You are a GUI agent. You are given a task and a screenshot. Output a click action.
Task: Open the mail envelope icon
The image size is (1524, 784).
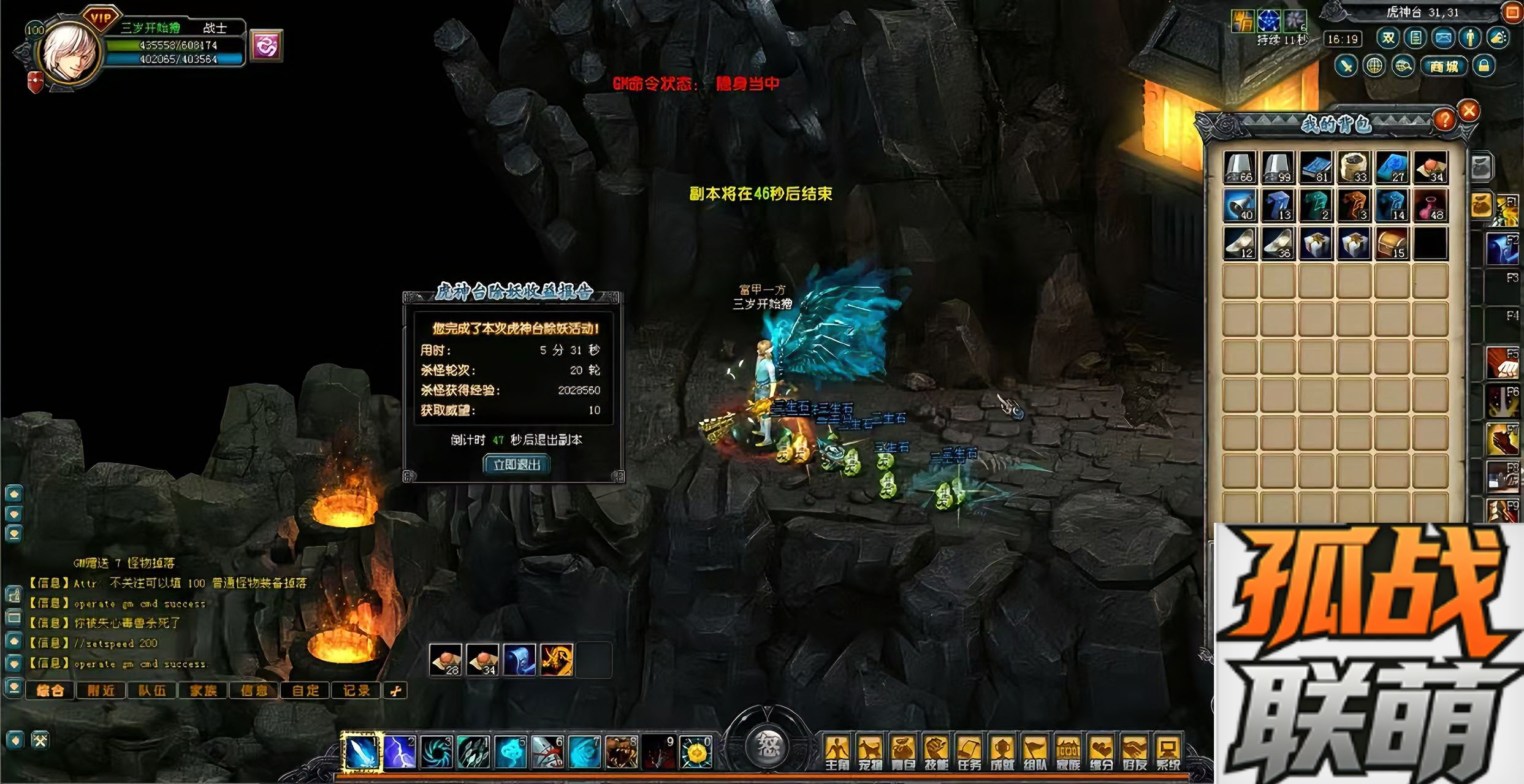click(x=1443, y=39)
